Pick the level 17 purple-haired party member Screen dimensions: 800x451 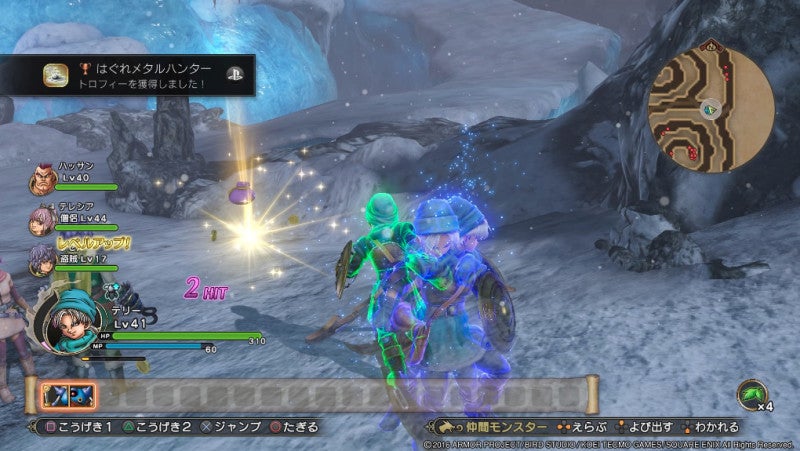[42, 258]
